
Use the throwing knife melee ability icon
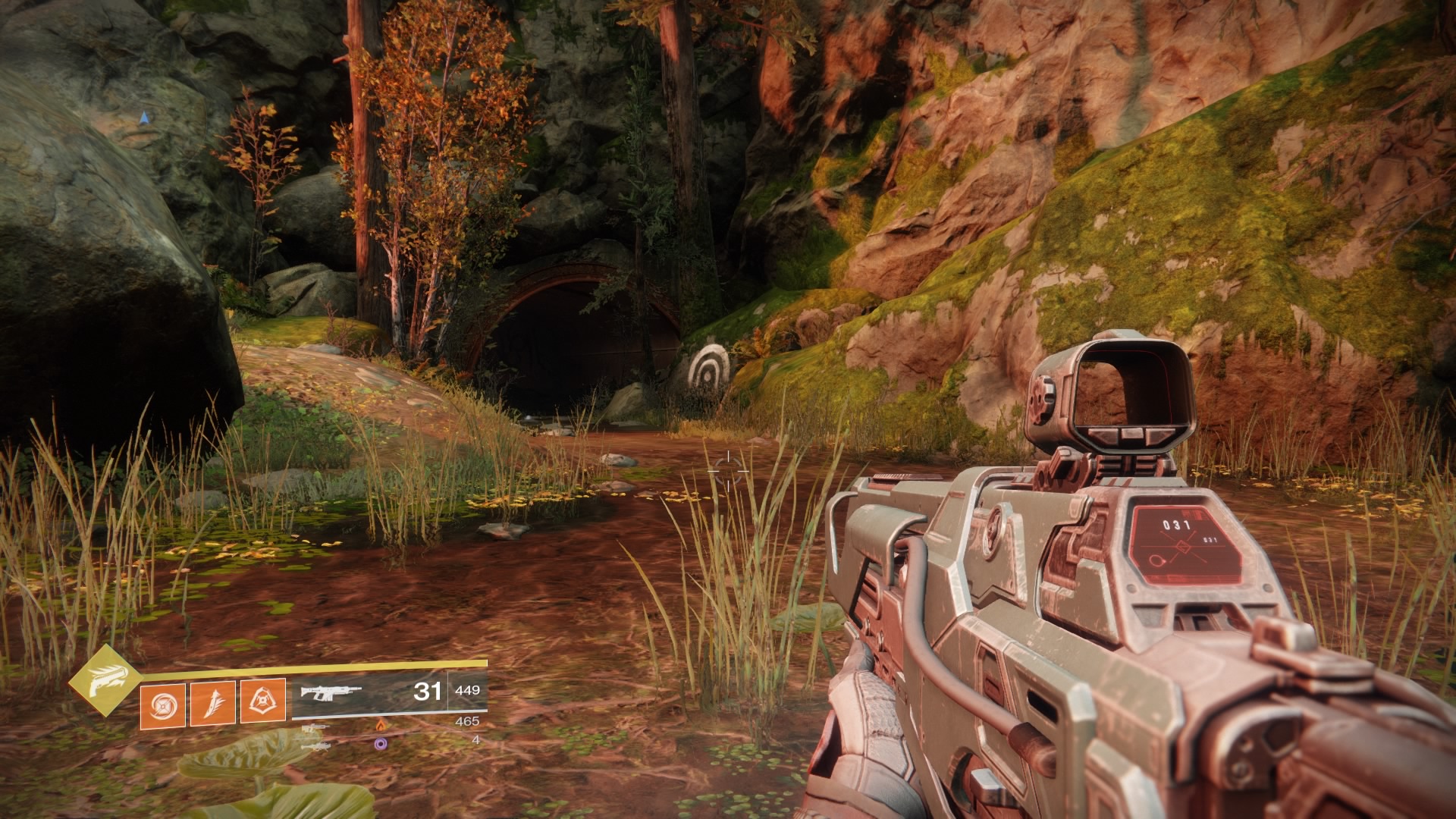[x=212, y=703]
